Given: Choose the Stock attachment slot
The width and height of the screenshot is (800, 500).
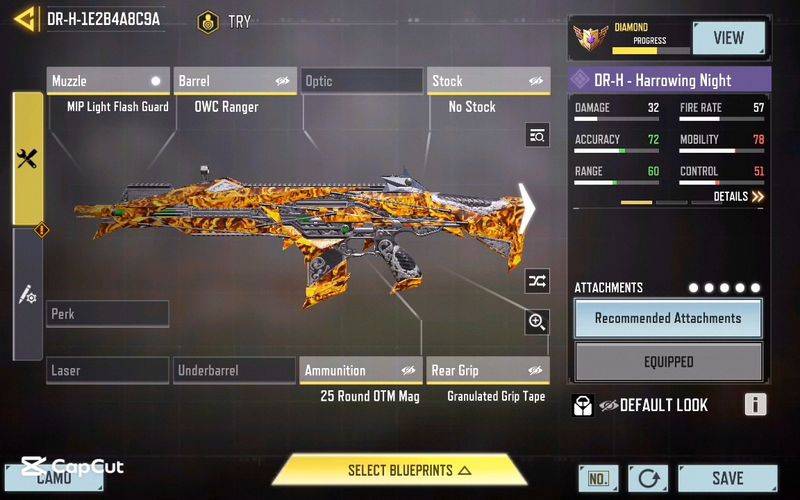Looking at the screenshot, I should [x=489, y=81].
